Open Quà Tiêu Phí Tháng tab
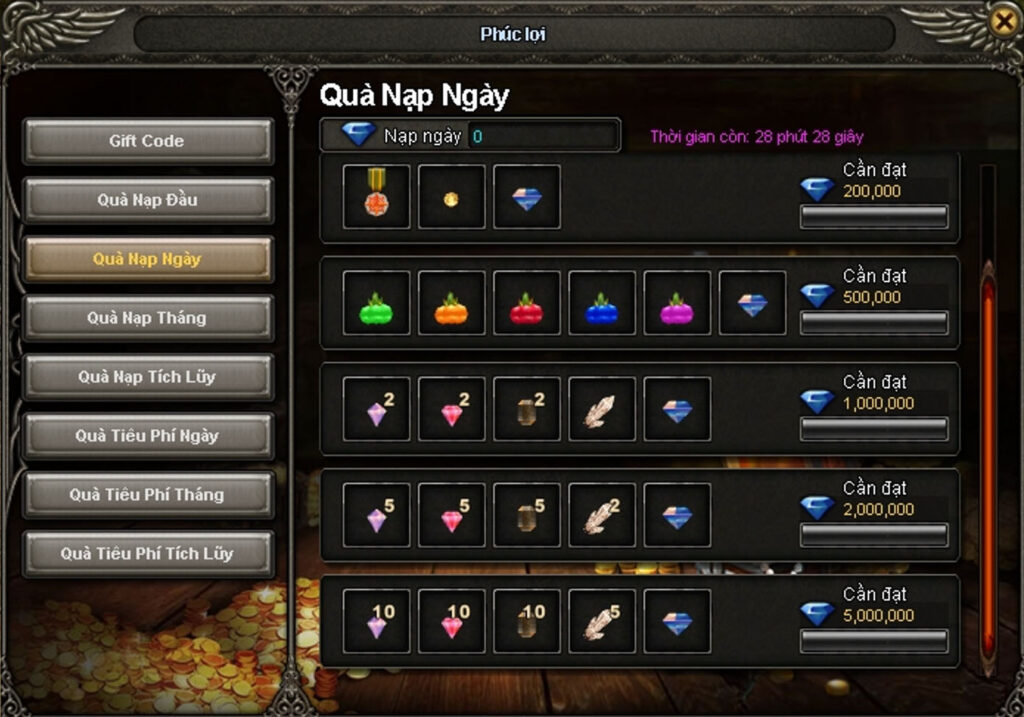Viewport: 1024px width, 717px height. click(x=147, y=495)
